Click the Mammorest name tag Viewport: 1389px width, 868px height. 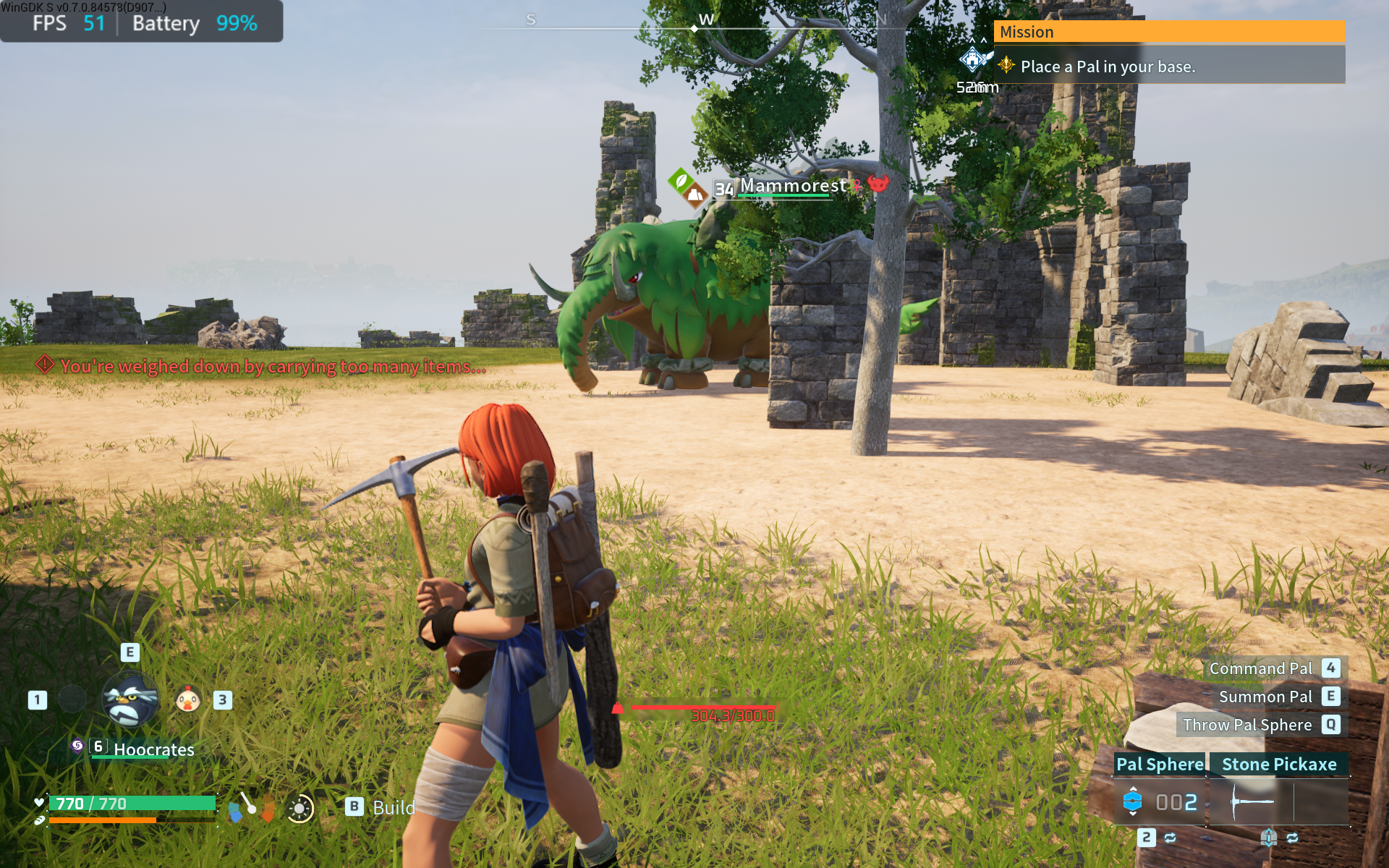point(792,187)
